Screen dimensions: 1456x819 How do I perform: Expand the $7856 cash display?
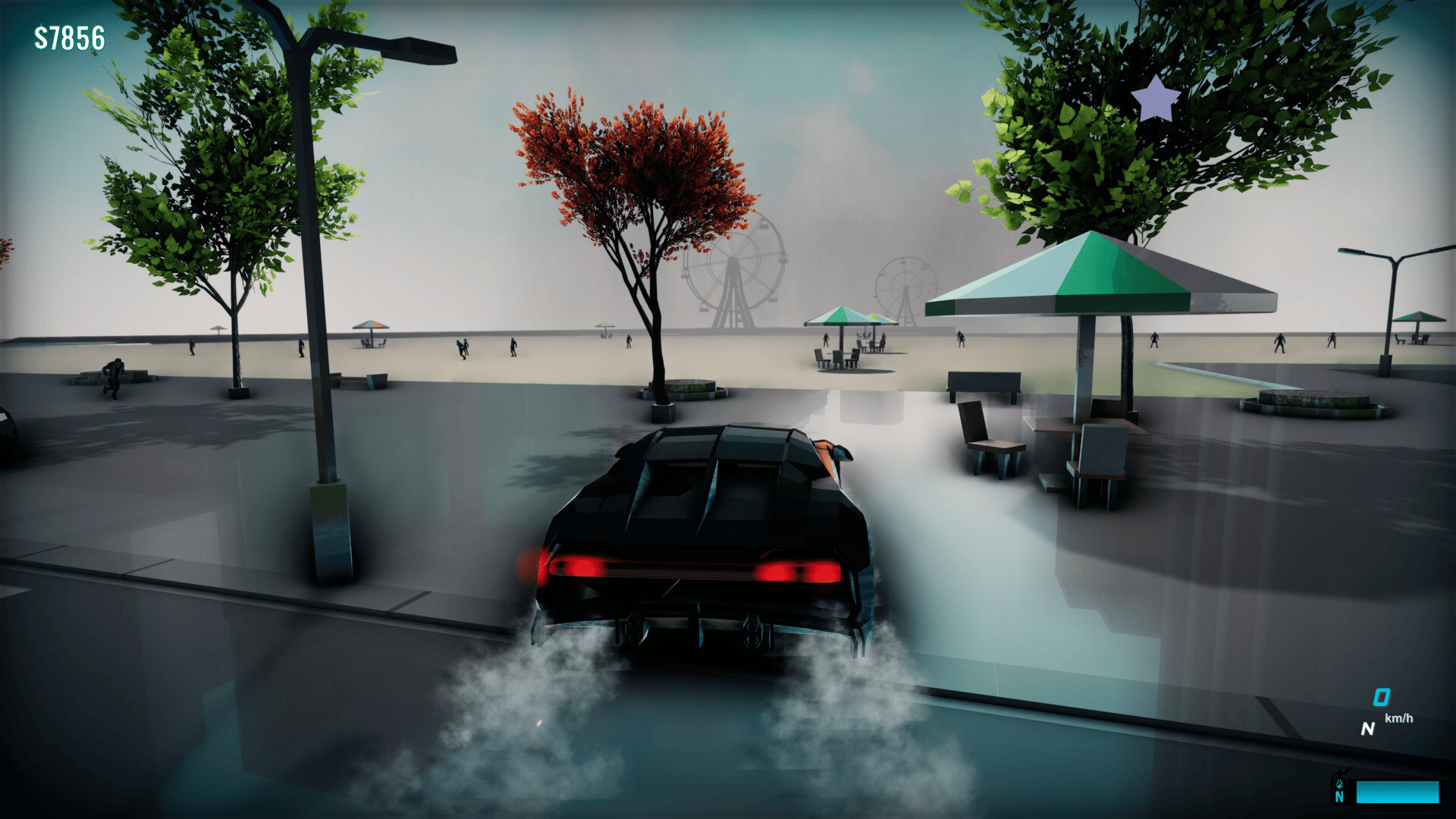[68, 36]
